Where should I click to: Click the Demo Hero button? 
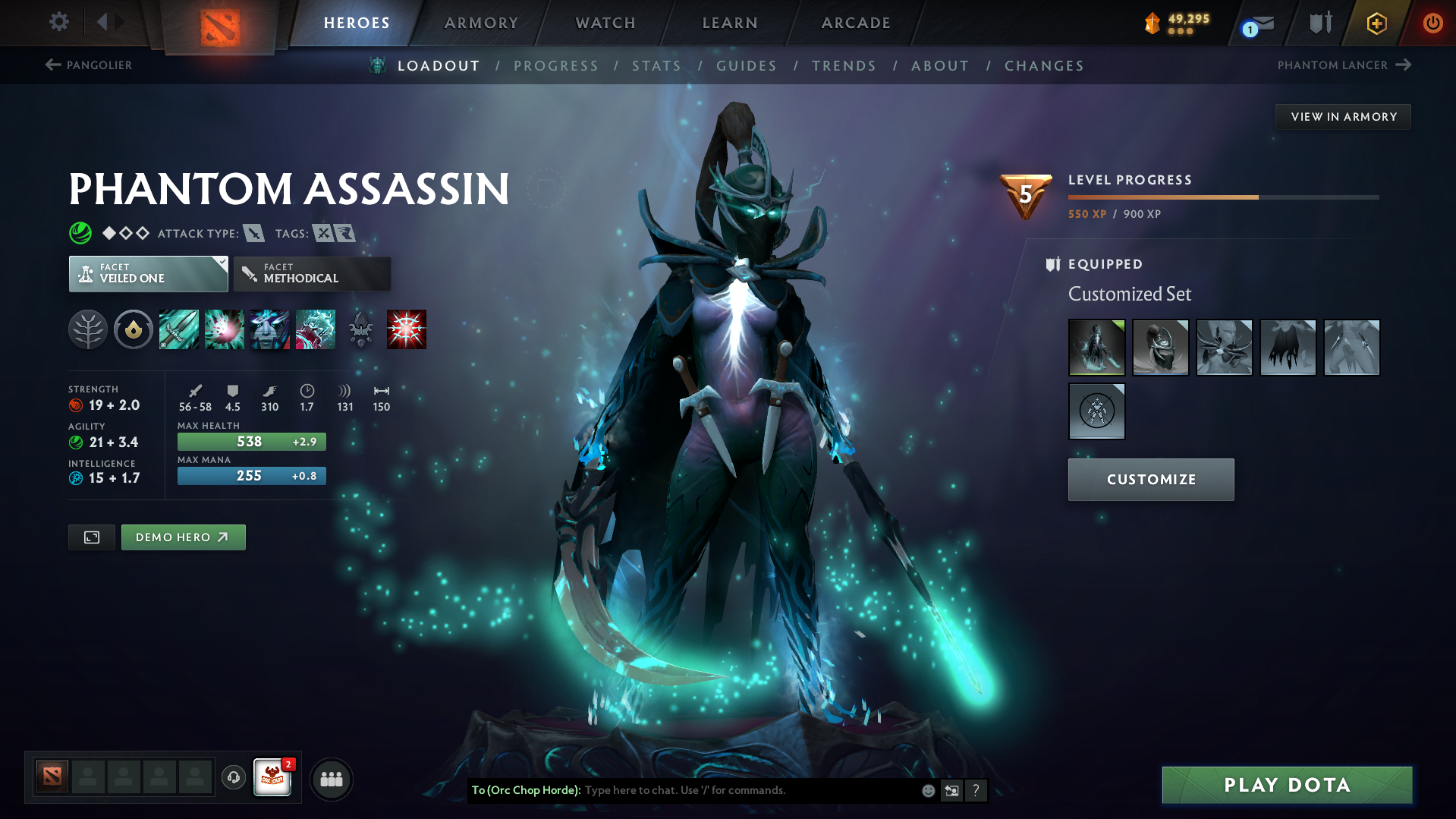[183, 537]
